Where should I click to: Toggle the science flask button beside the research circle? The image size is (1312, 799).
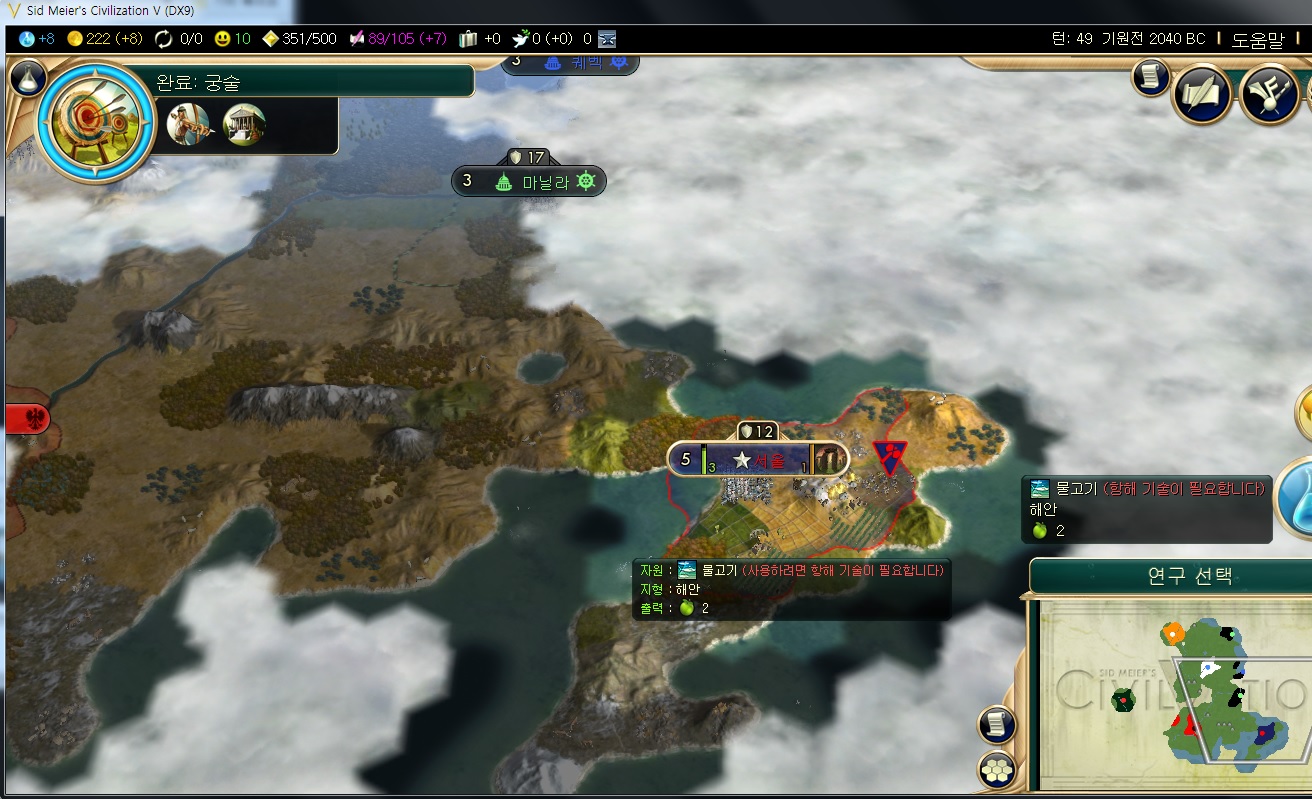pyautogui.click(x=29, y=76)
